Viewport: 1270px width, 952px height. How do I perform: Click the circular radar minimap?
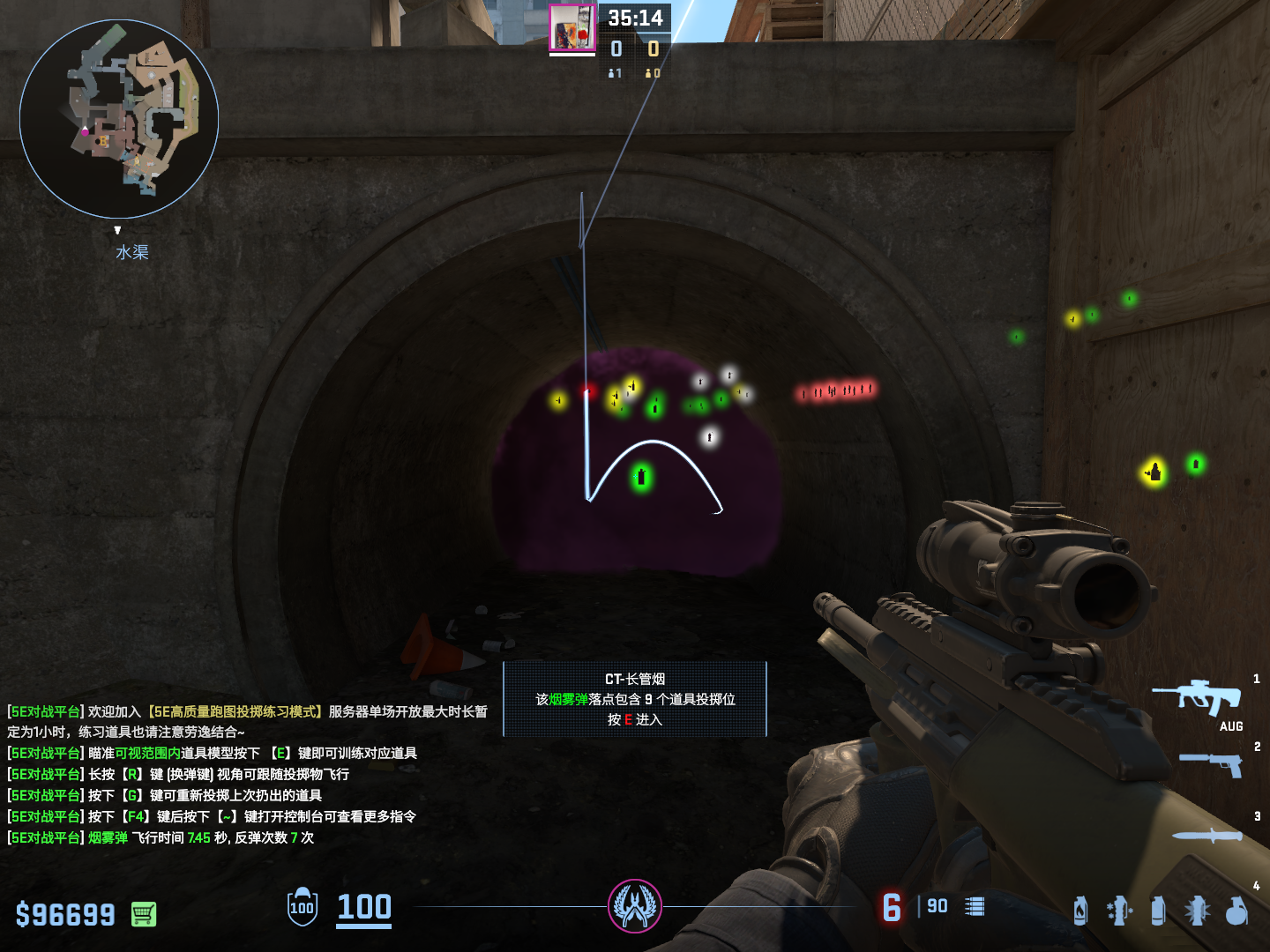pos(119,119)
